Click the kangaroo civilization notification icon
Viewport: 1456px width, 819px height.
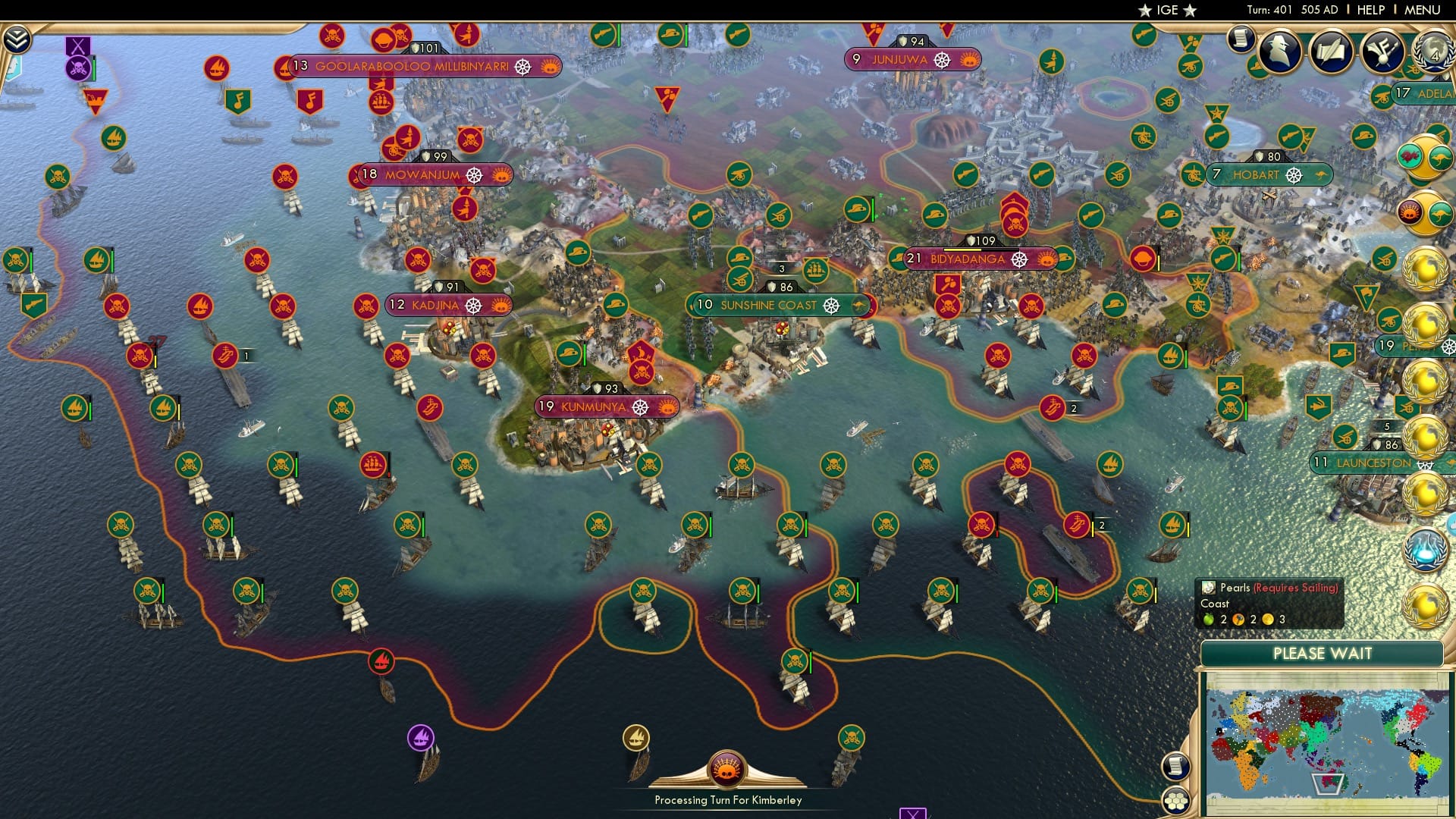point(1438,155)
